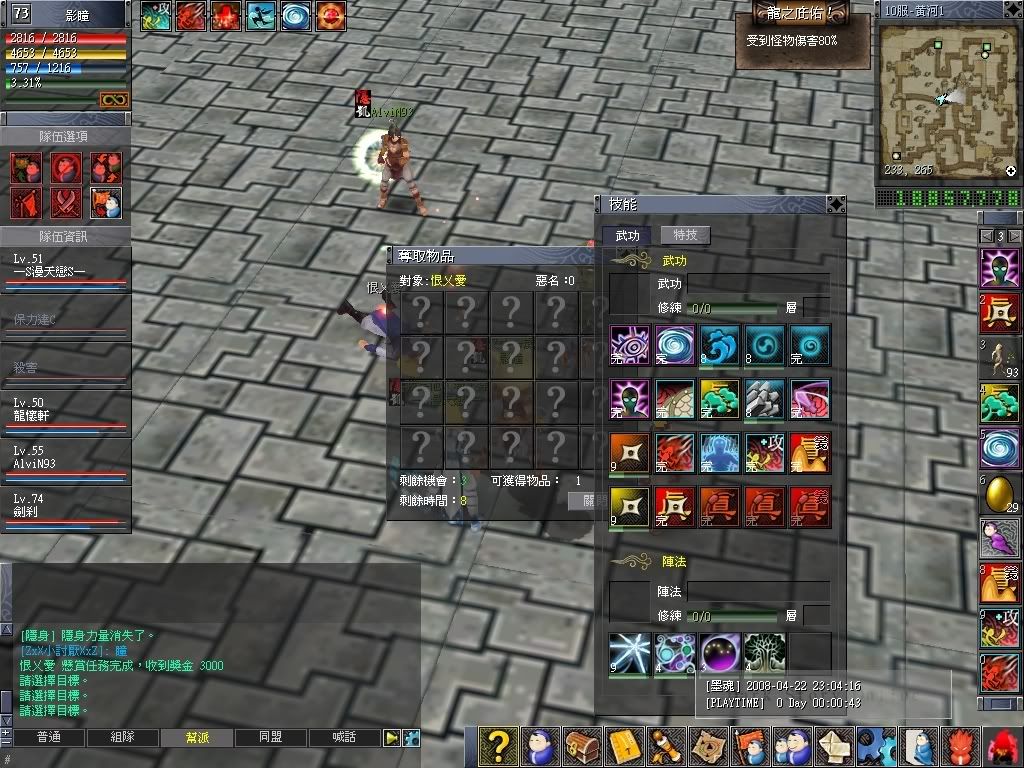Open the yellow question mark help button
Viewport: 1024px width, 768px height.
coord(498,746)
